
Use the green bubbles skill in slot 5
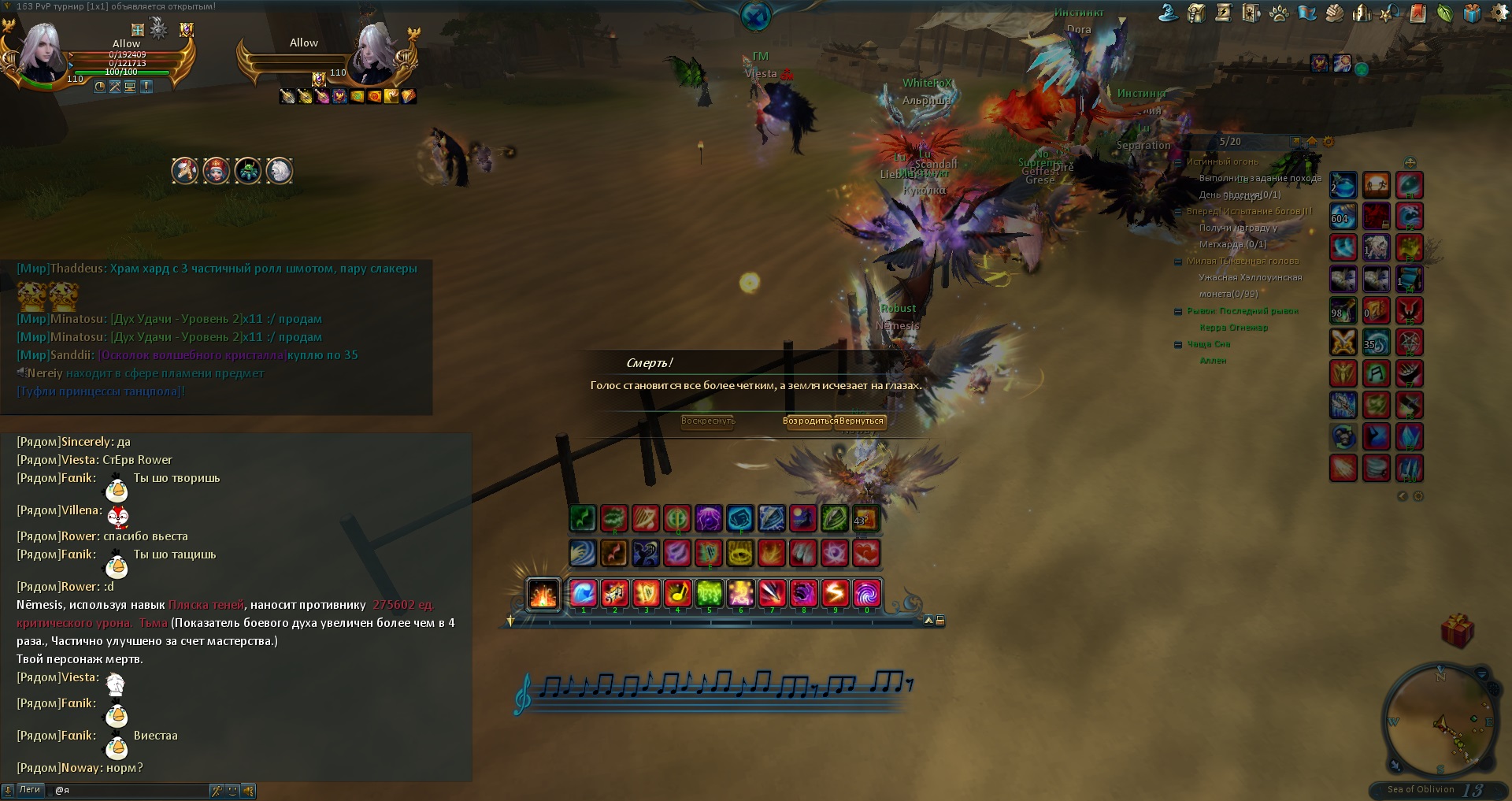pos(709,593)
